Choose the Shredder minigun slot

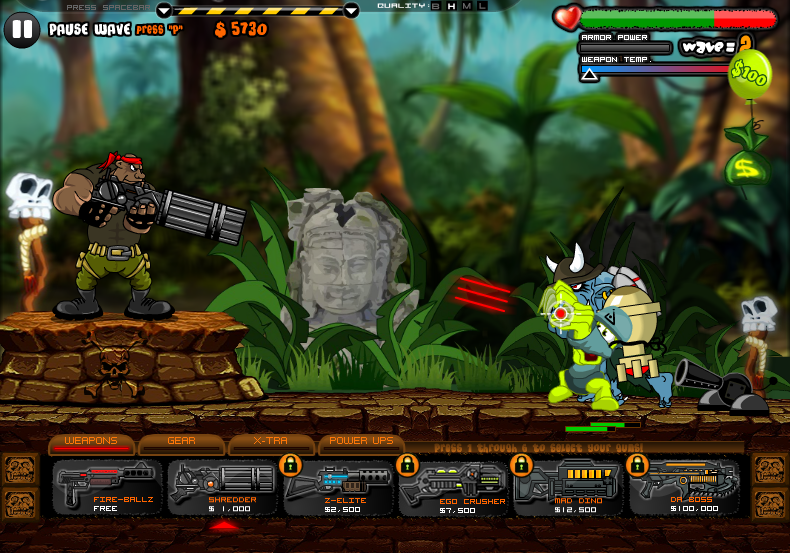223,487
